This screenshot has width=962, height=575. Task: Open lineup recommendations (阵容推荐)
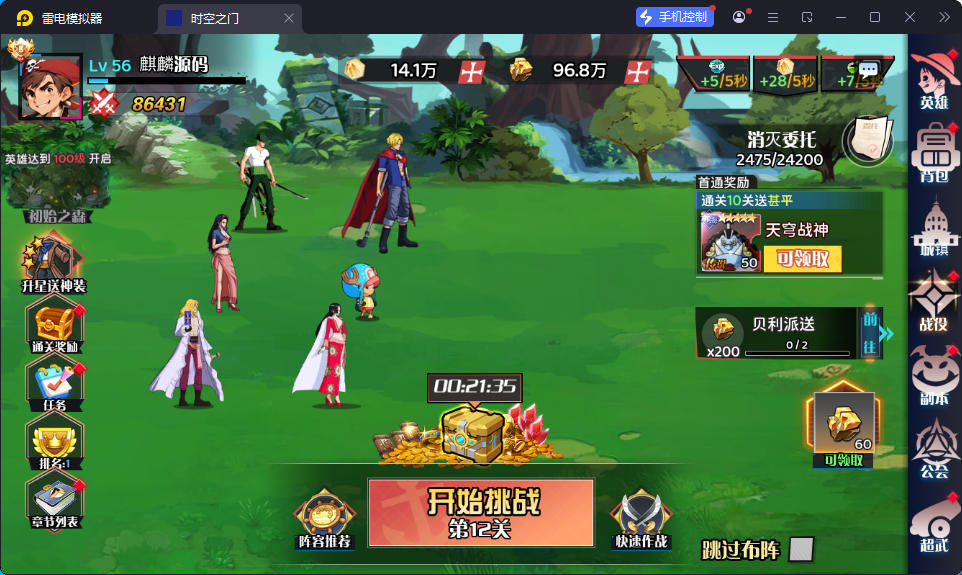[x=324, y=517]
